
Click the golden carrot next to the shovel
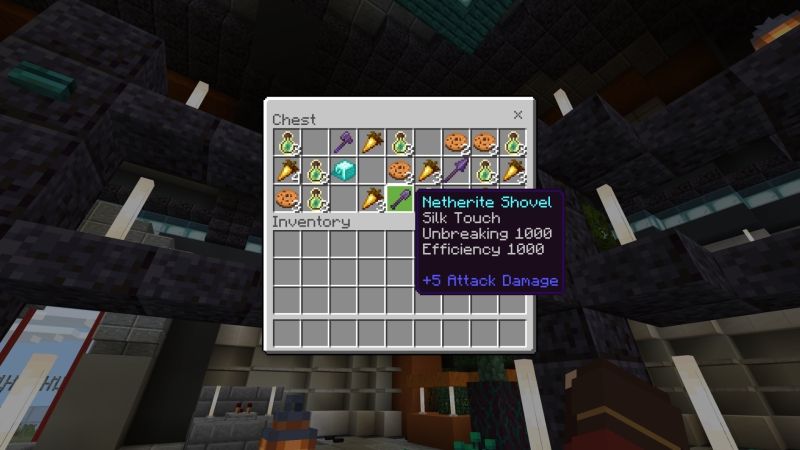372,198
